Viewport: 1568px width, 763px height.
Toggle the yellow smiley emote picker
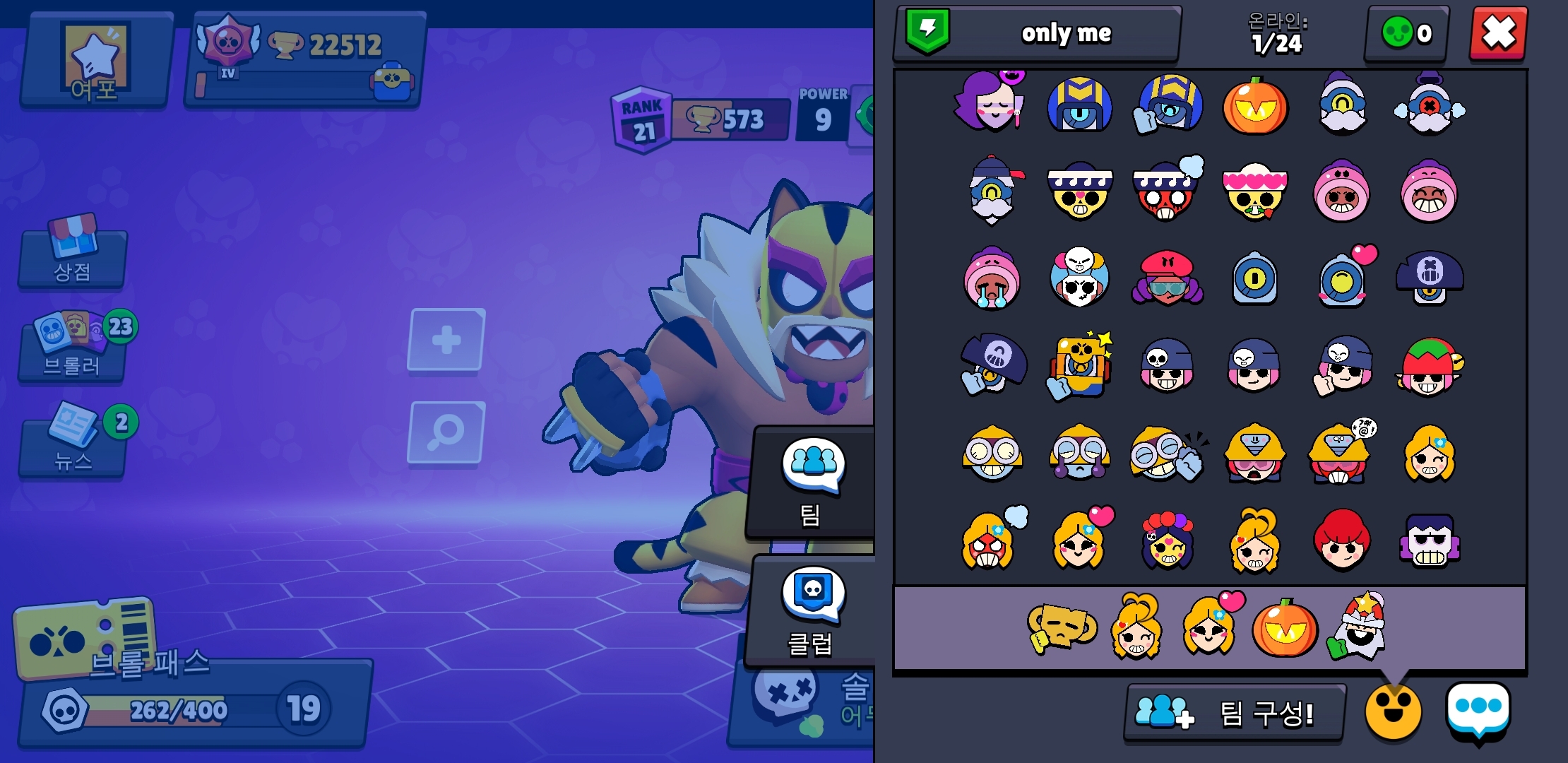pyautogui.click(x=1392, y=712)
